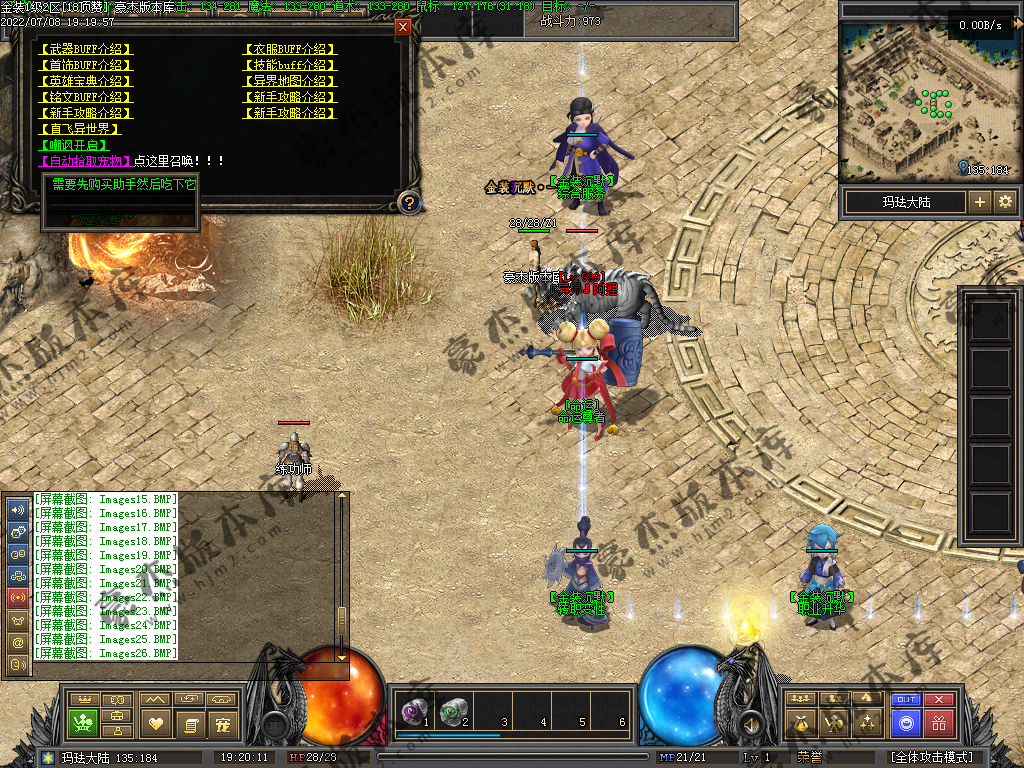Screen dimensions: 1024x768
Task: Close the BUFF introduction panel
Action: point(403,27)
